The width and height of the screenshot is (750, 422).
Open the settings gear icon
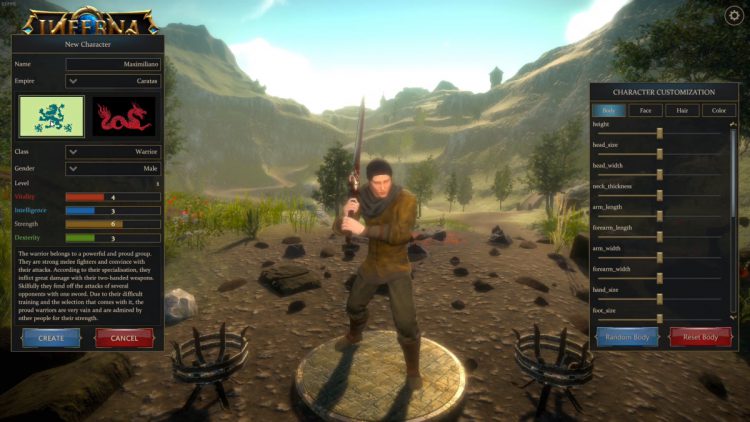click(x=733, y=15)
